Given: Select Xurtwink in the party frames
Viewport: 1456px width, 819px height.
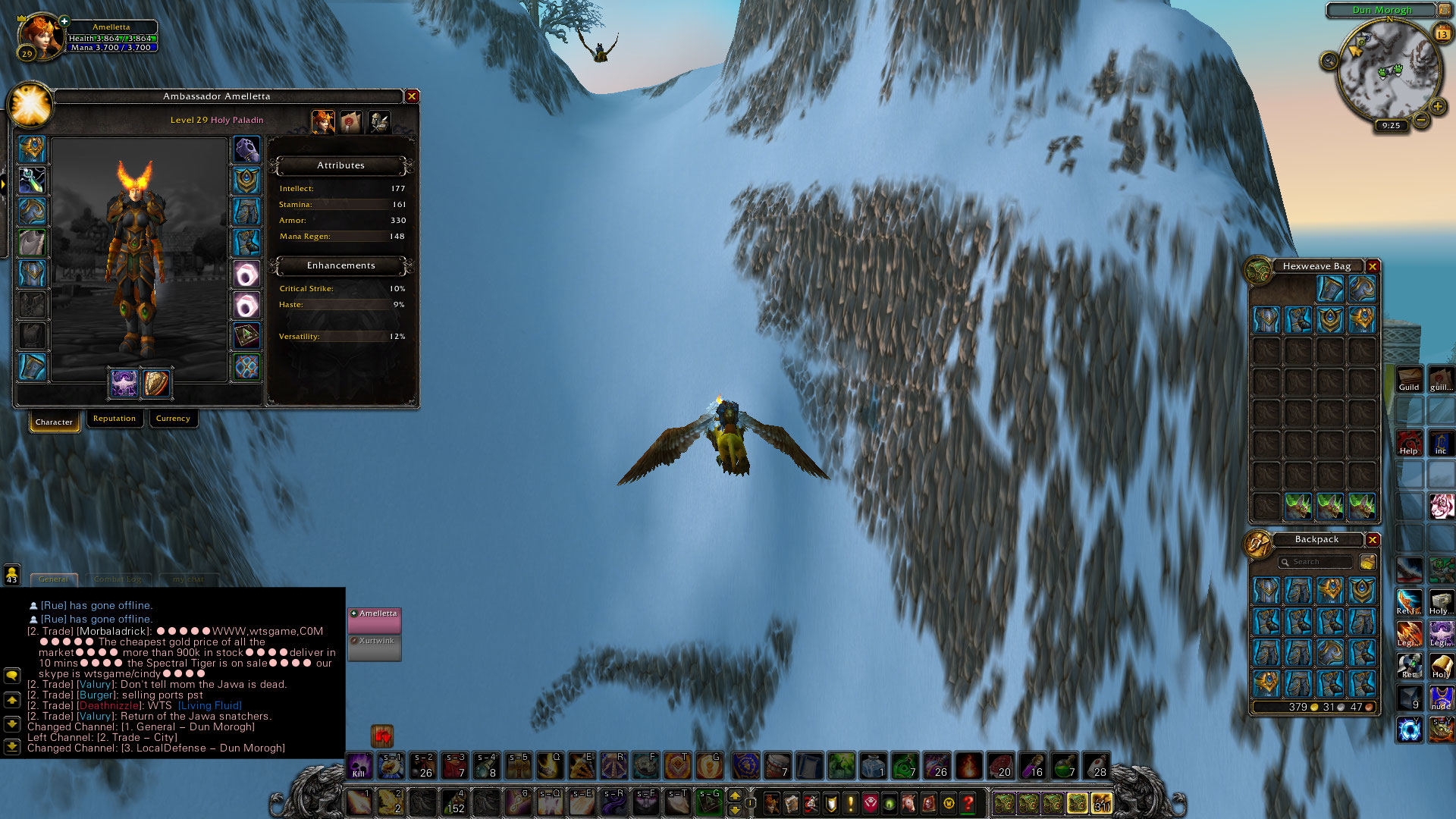Looking at the screenshot, I should (375, 642).
